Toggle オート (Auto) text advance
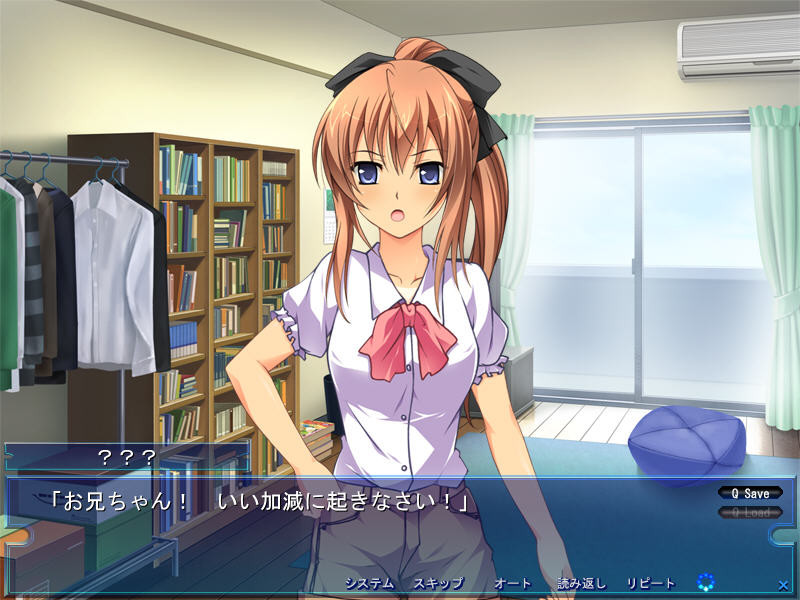The image size is (800, 600). (x=512, y=583)
